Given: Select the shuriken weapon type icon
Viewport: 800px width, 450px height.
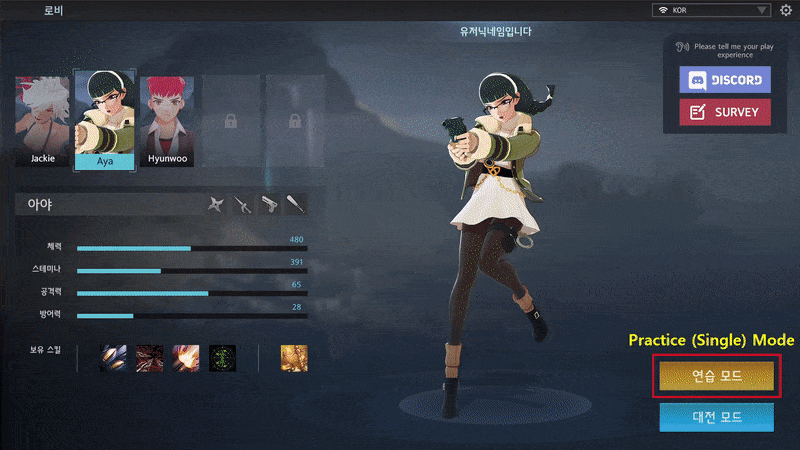Looking at the screenshot, I should tap(216, 206).
